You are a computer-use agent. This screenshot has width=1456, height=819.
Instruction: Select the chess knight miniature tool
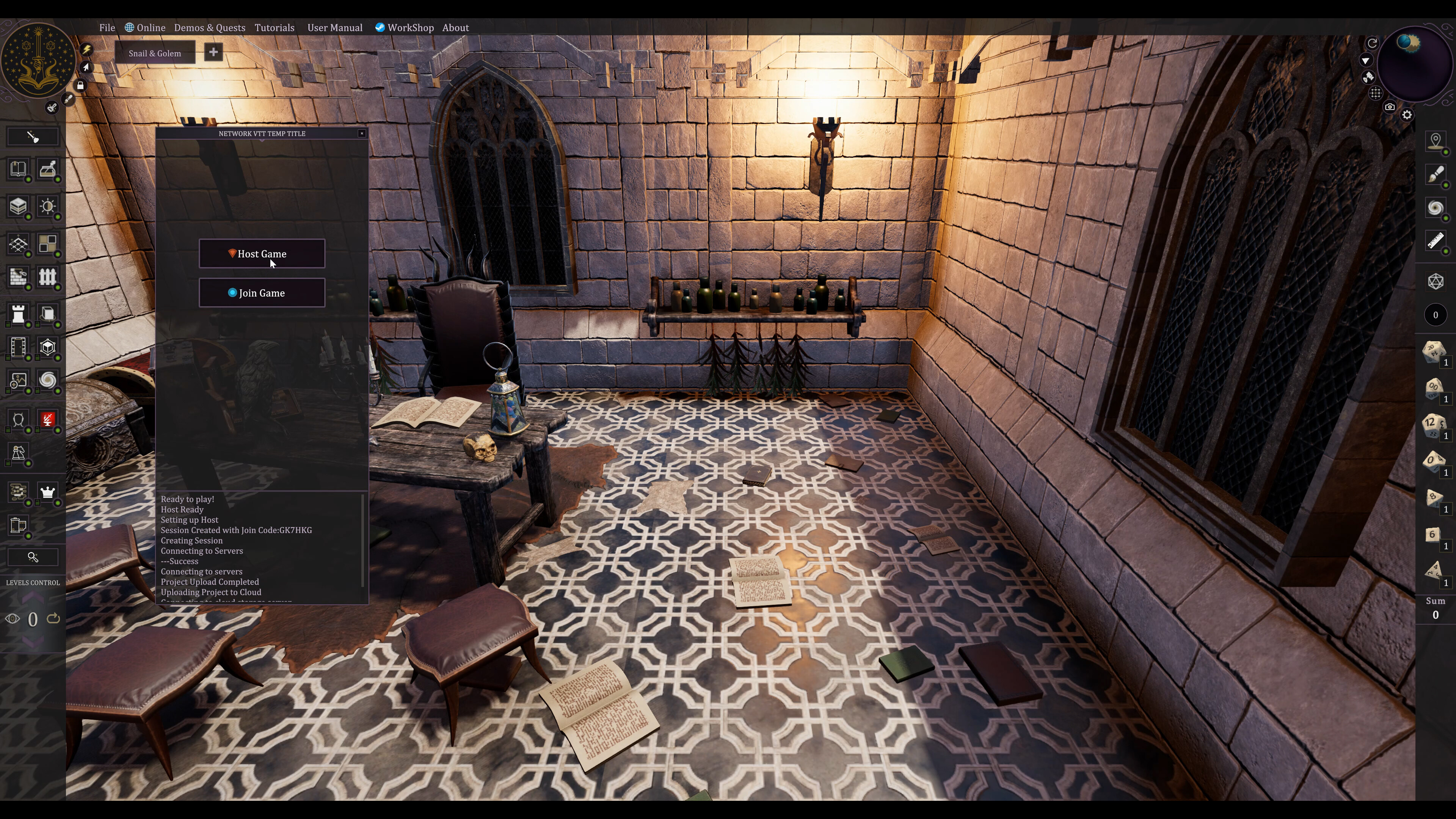(17, 453)
